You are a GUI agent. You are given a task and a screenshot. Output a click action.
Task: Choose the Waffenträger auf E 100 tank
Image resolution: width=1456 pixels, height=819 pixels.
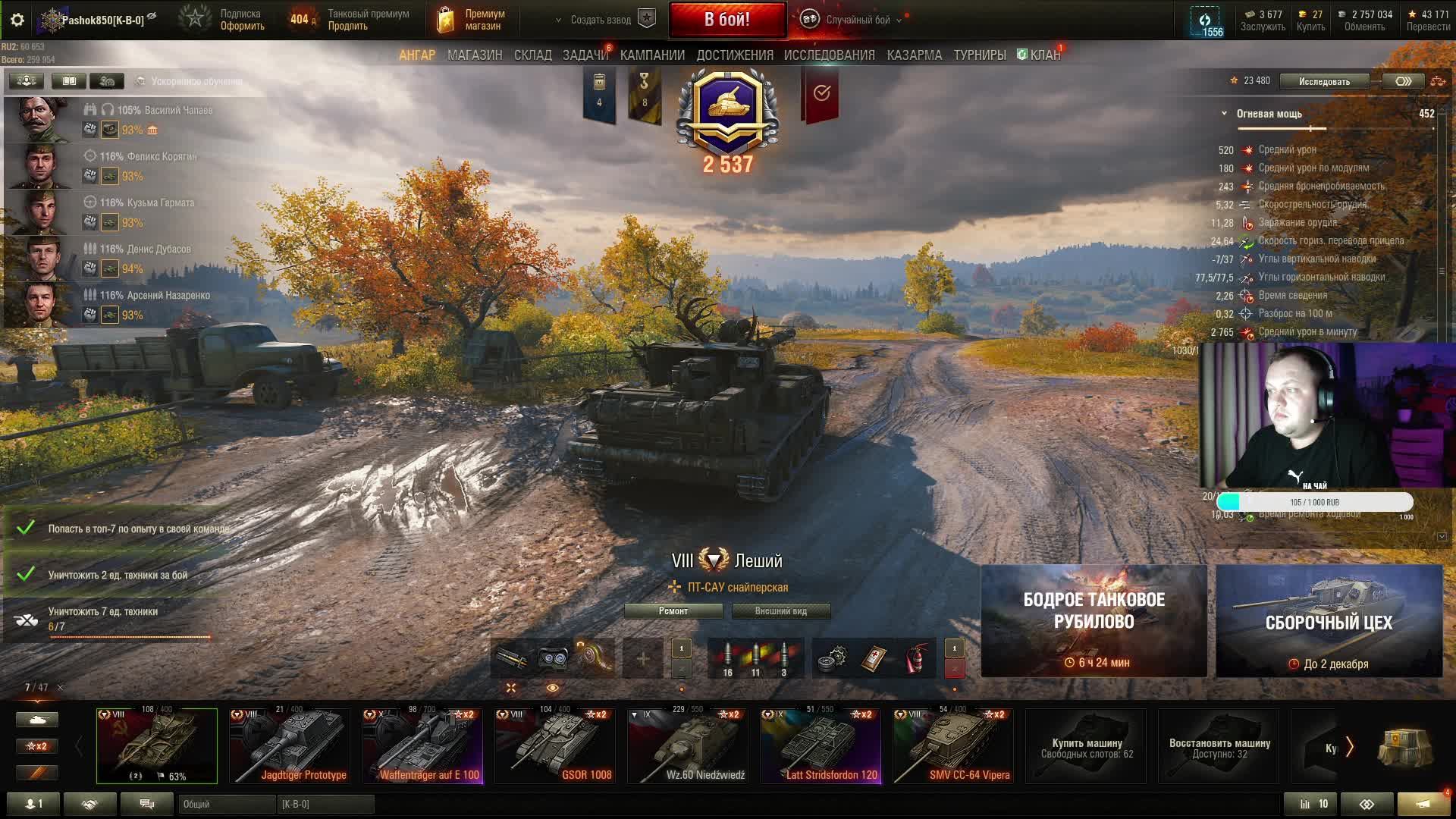422,745
